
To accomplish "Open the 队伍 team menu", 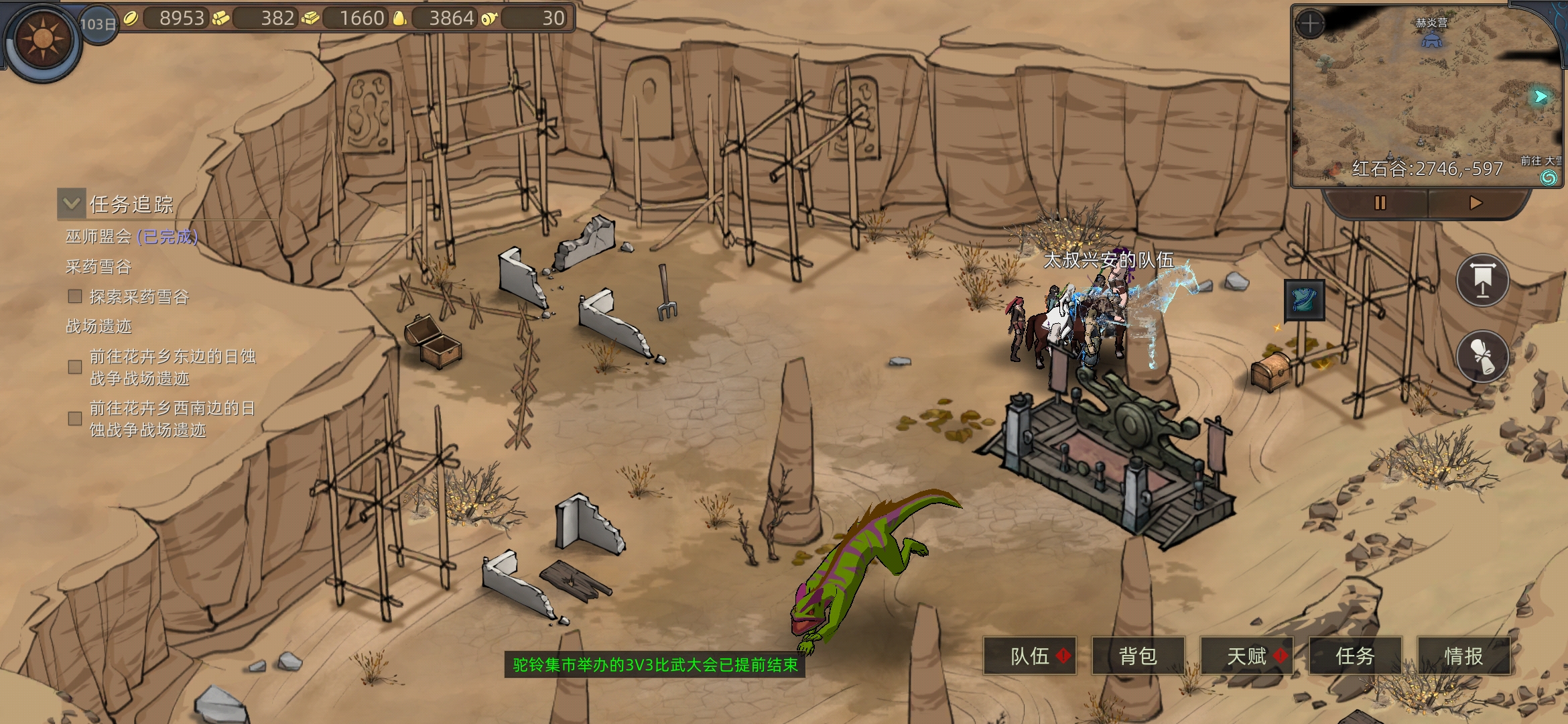I will point(1030,656).
